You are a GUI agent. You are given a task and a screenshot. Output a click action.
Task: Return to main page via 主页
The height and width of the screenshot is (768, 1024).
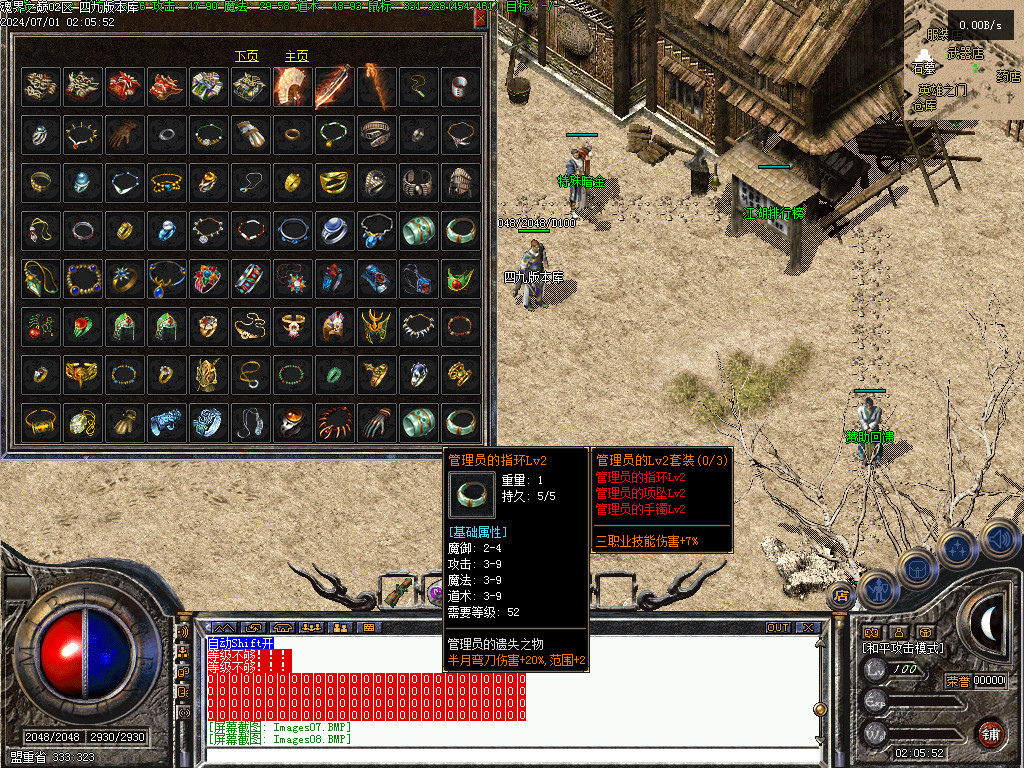pos(297,57)
